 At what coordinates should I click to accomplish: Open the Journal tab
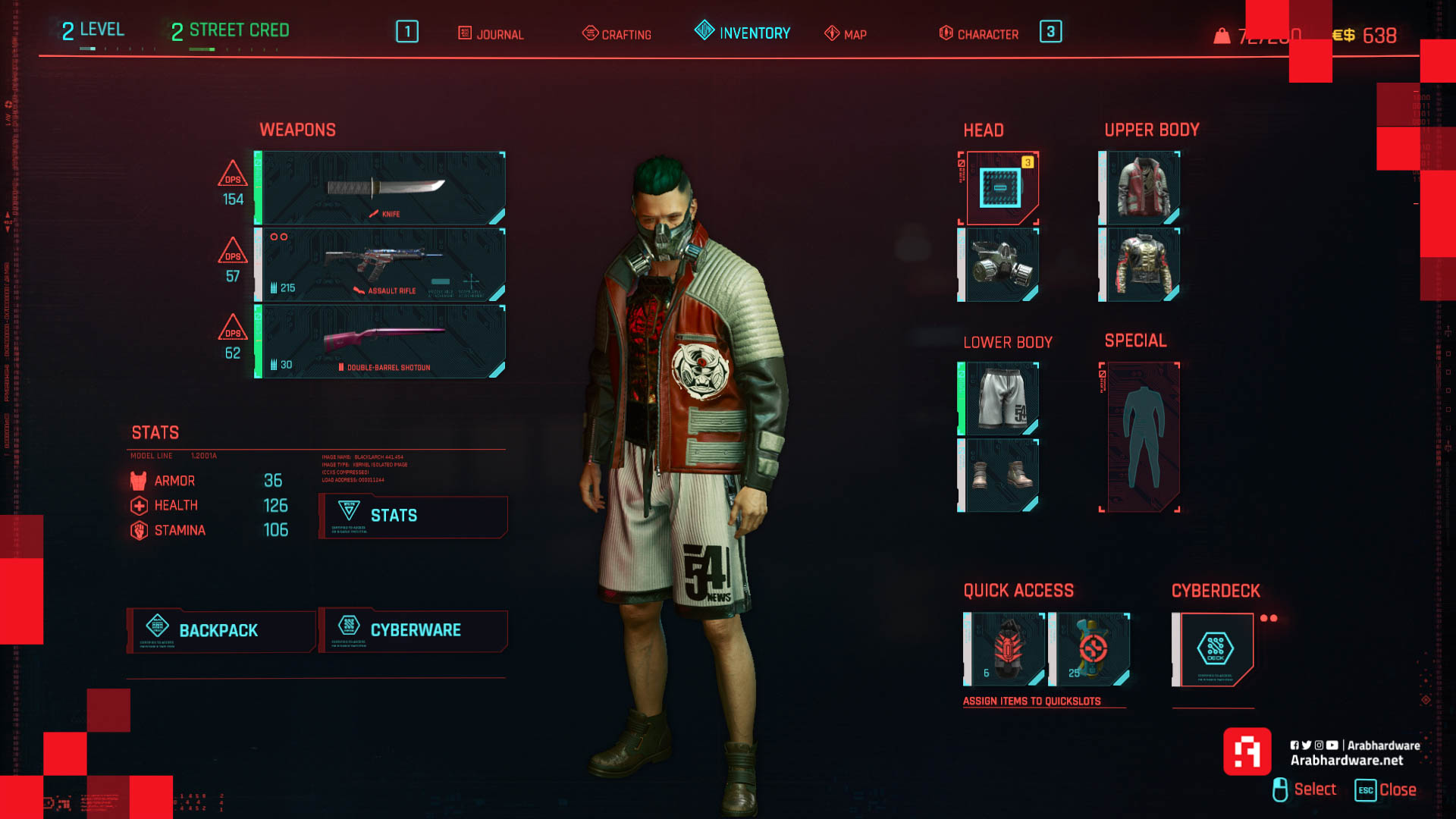tap(491, 34)
